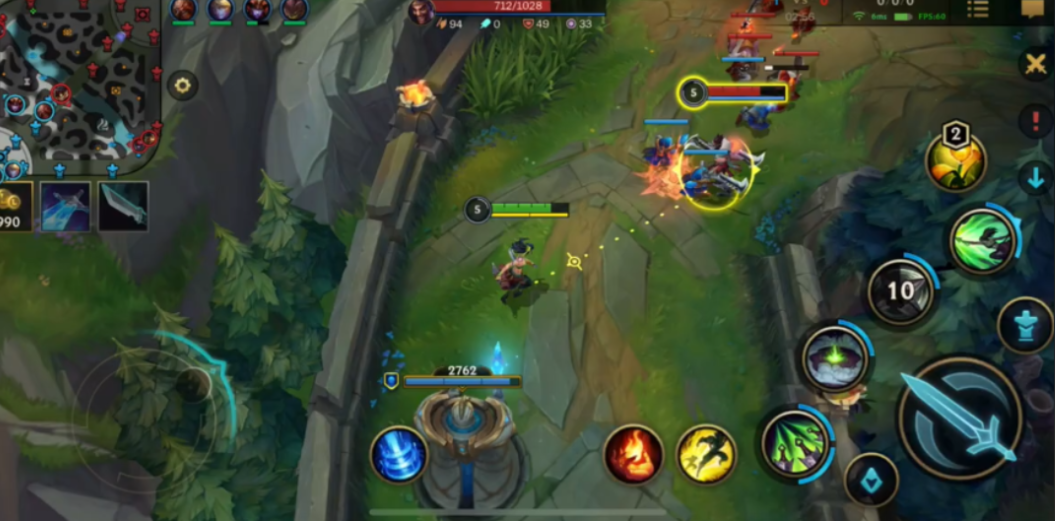Screen dimensions: 1055x521
Task: Select the ability on 10 second cooldown
Action: coord(901,292)
